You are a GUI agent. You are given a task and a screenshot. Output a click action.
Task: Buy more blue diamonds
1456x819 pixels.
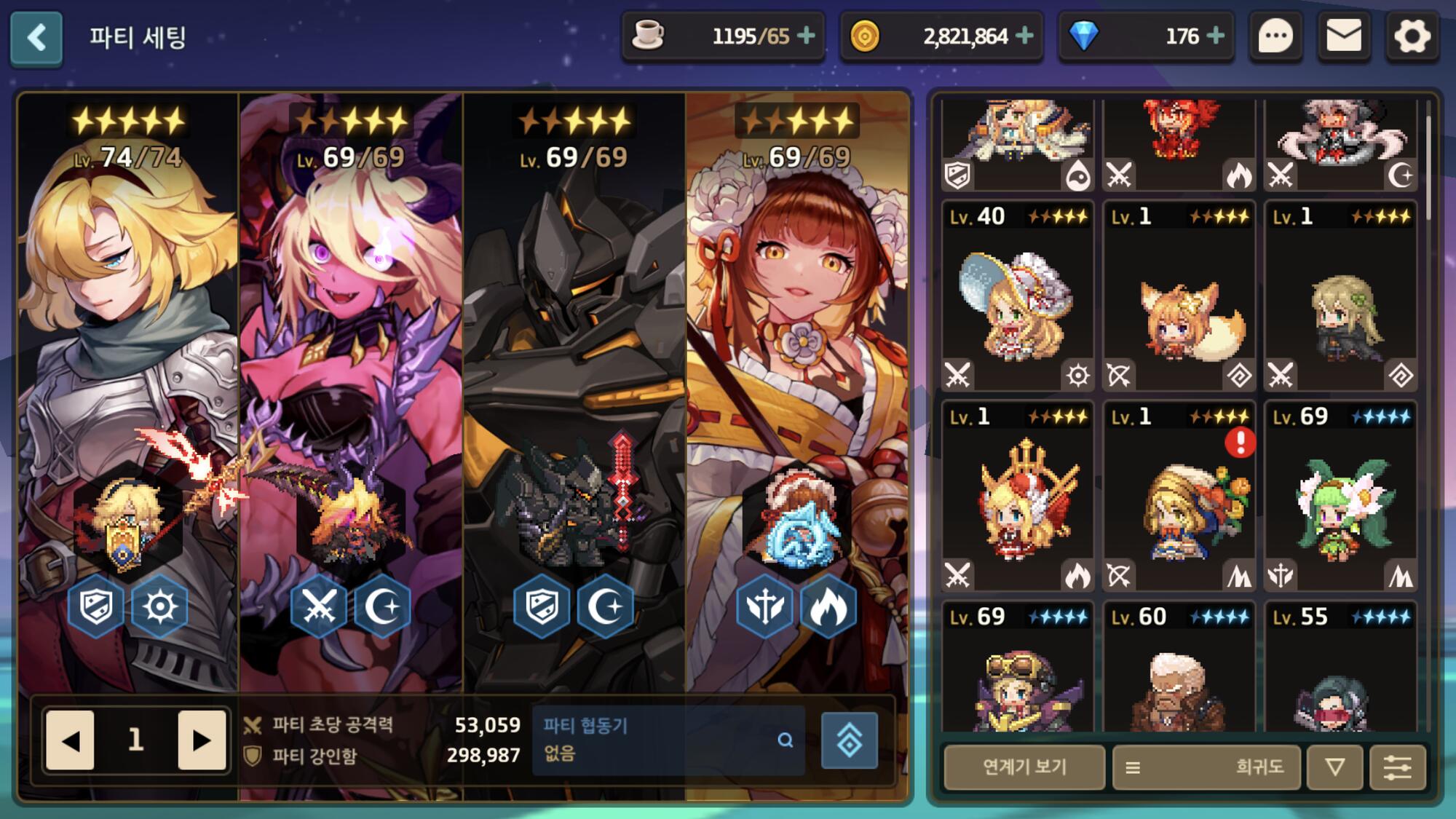[x=1215, y=36]
